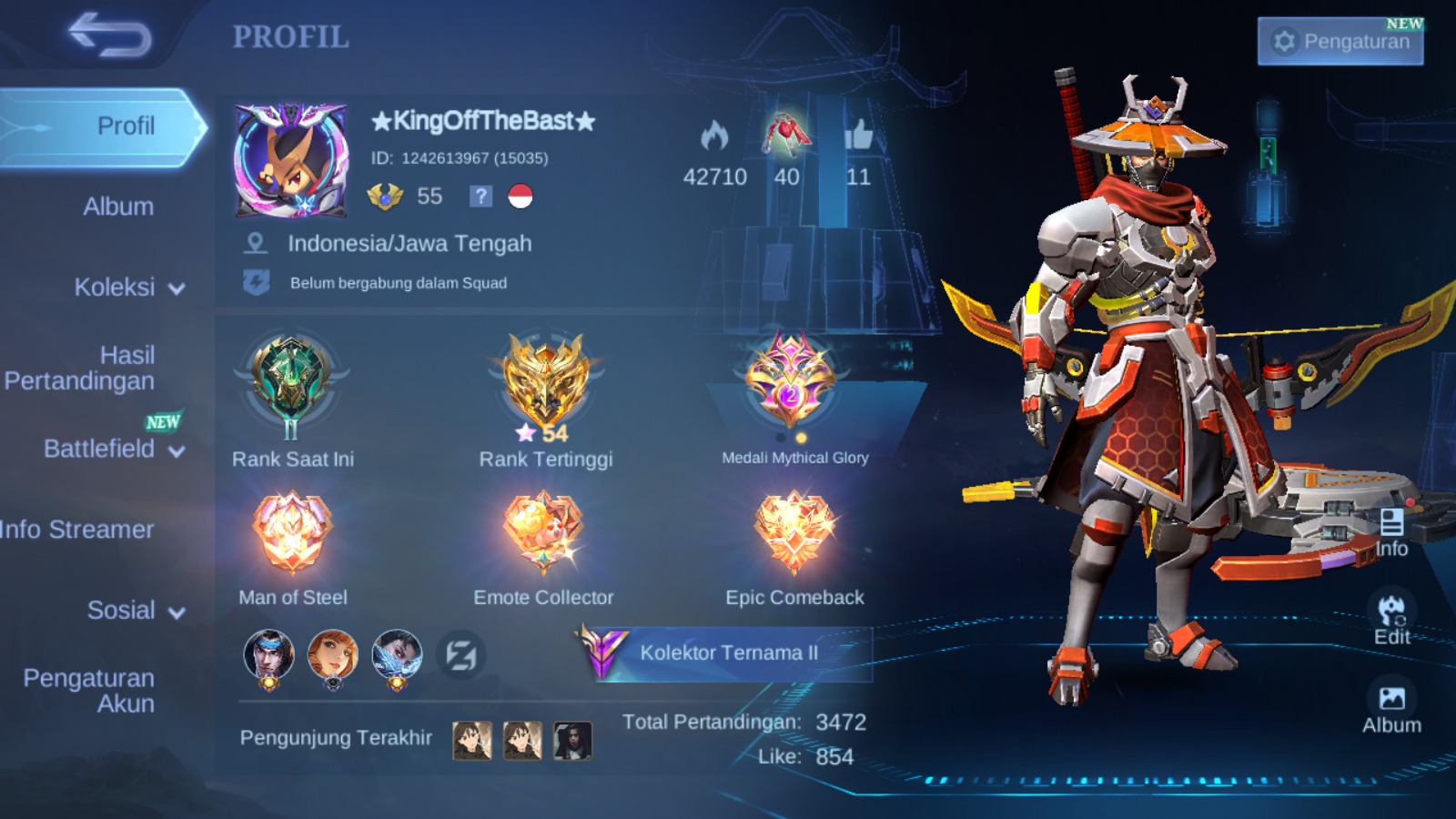Viewport: 1456px width, 819px height.
Task: Open the Pengaturan settings button
Action: click(1340, 42)
